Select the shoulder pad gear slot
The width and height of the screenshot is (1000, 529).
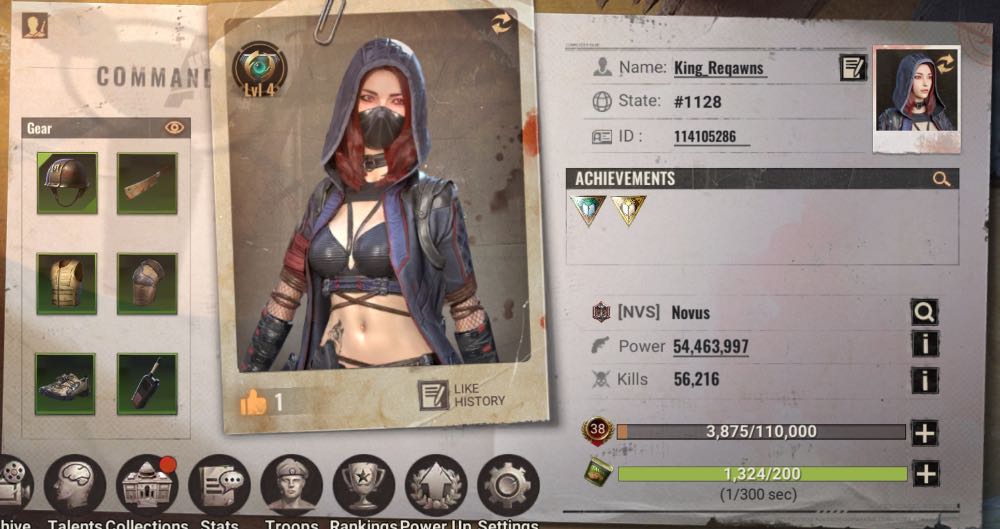tap(147, 283)
